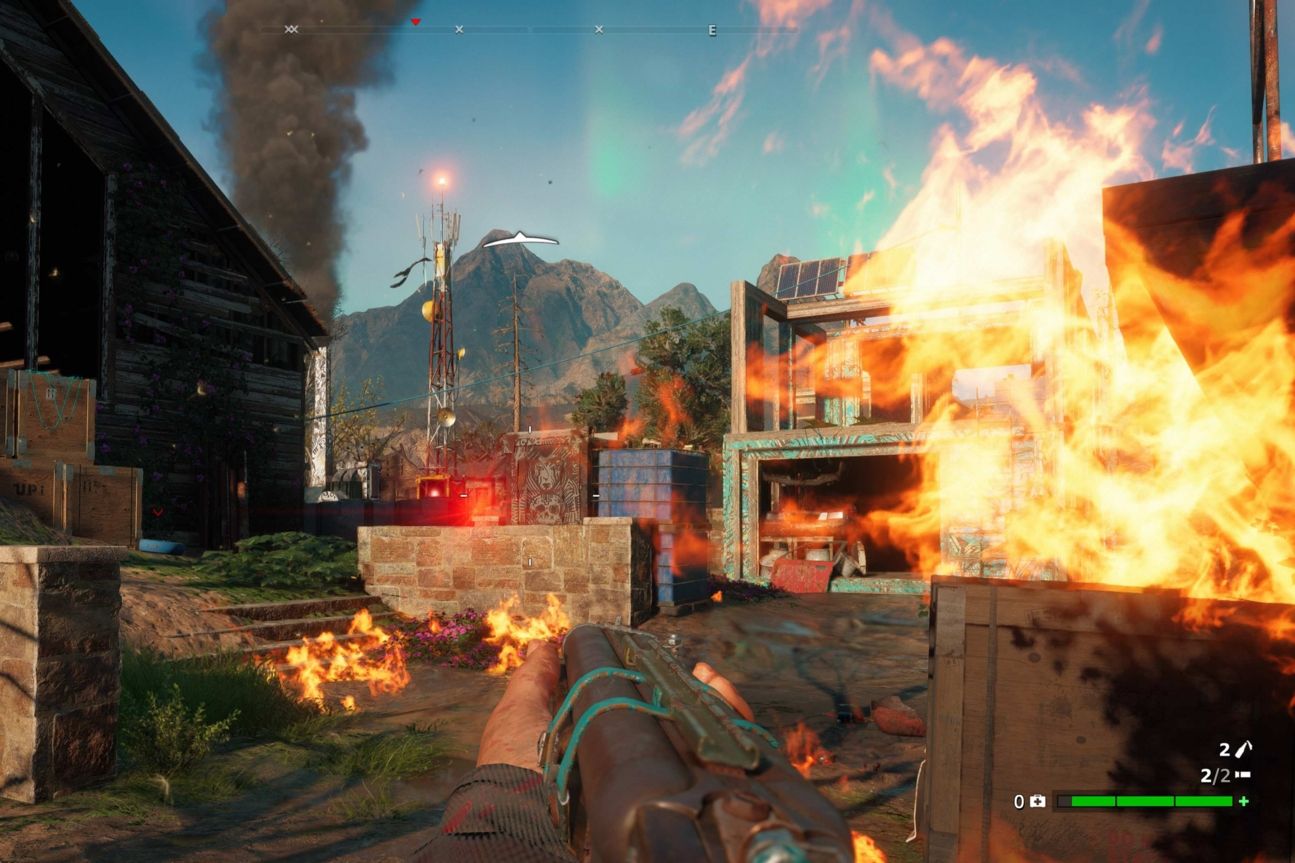The image size is (1295, 863).
Task: Click the XX compass marker on the left
Action: point(292,29)
